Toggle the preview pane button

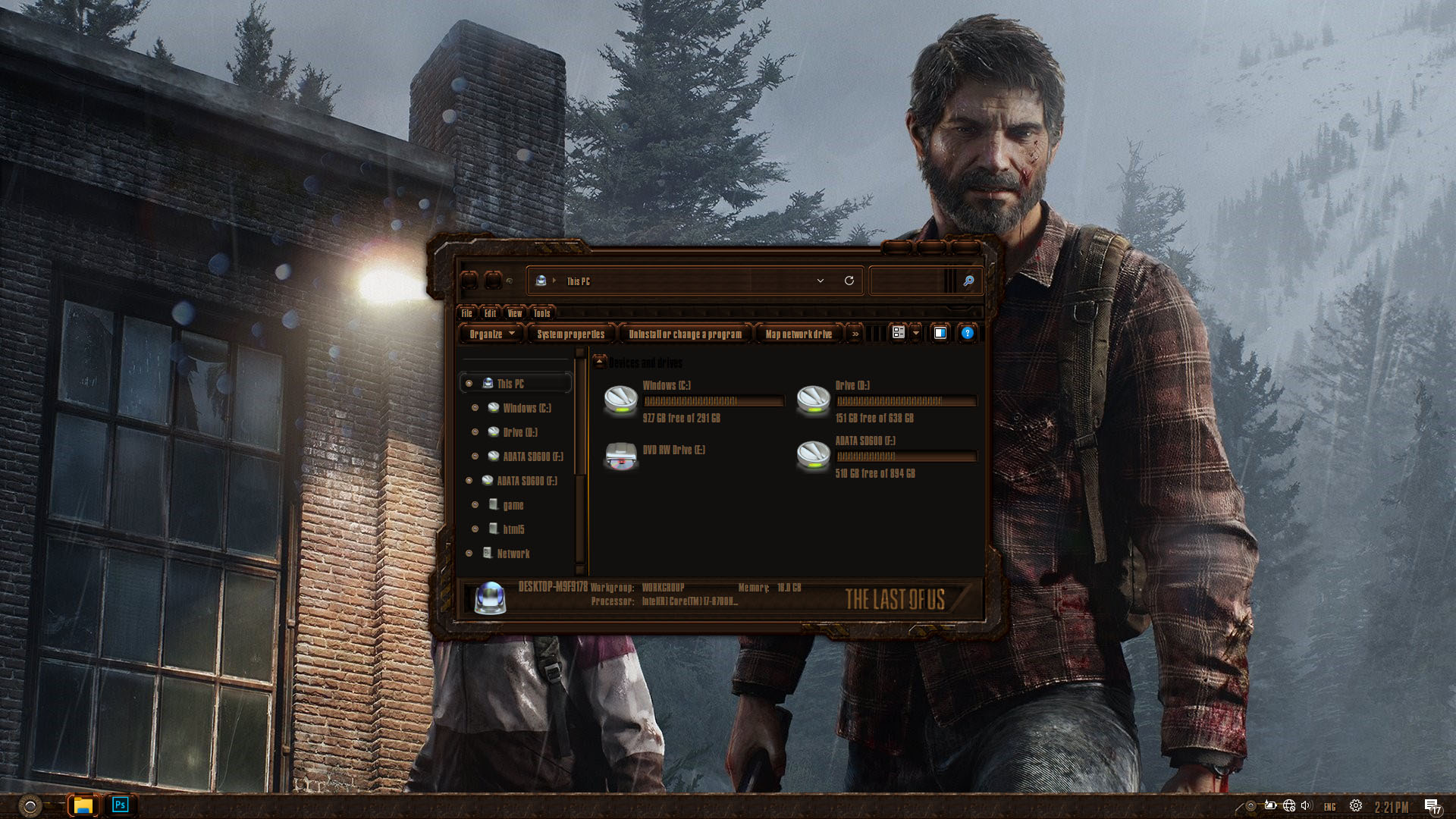(940, 333)
